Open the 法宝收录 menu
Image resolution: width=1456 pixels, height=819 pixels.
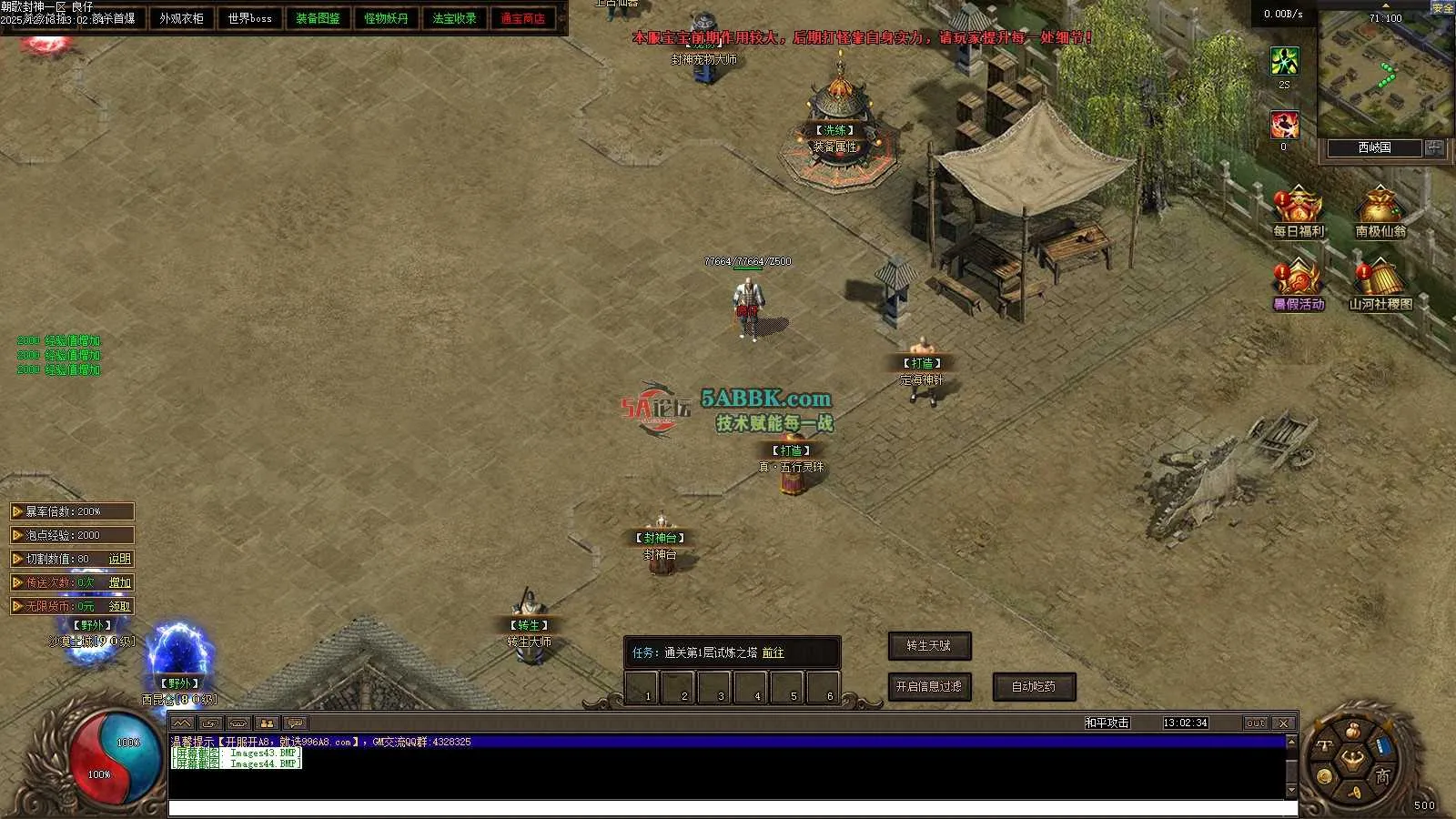tap(454, 18)
